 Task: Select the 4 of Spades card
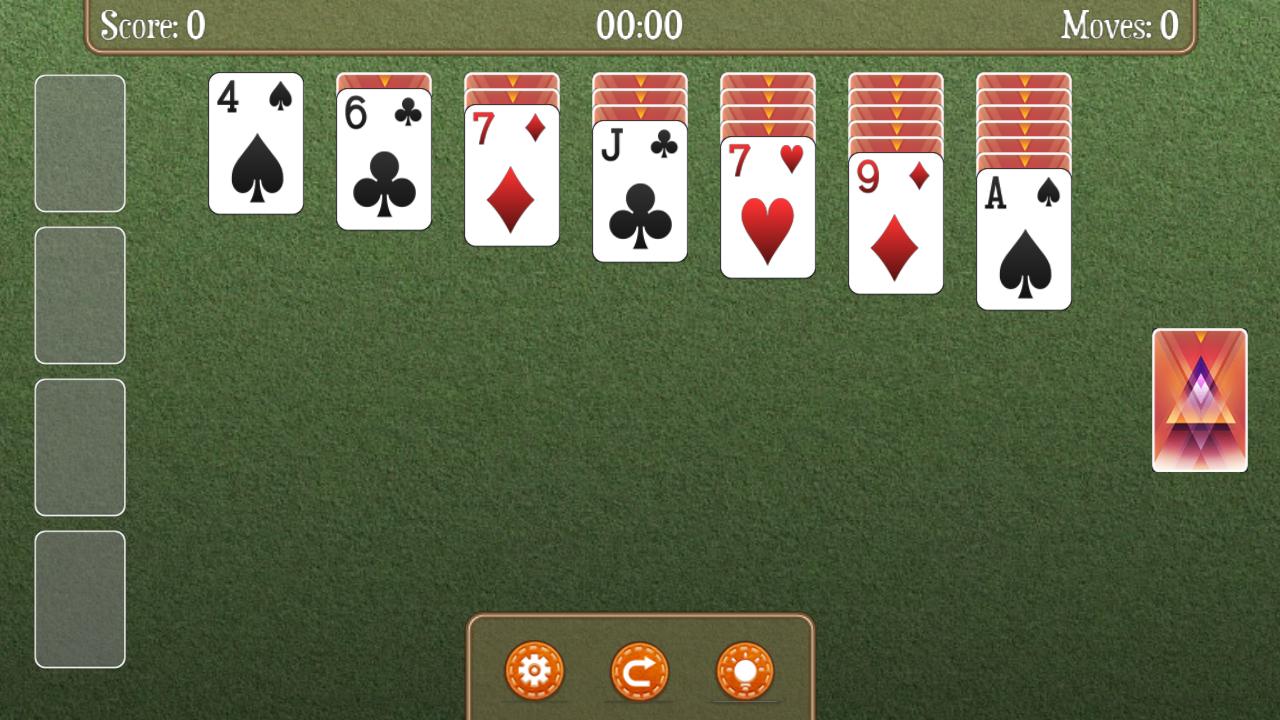coord(255,145)
